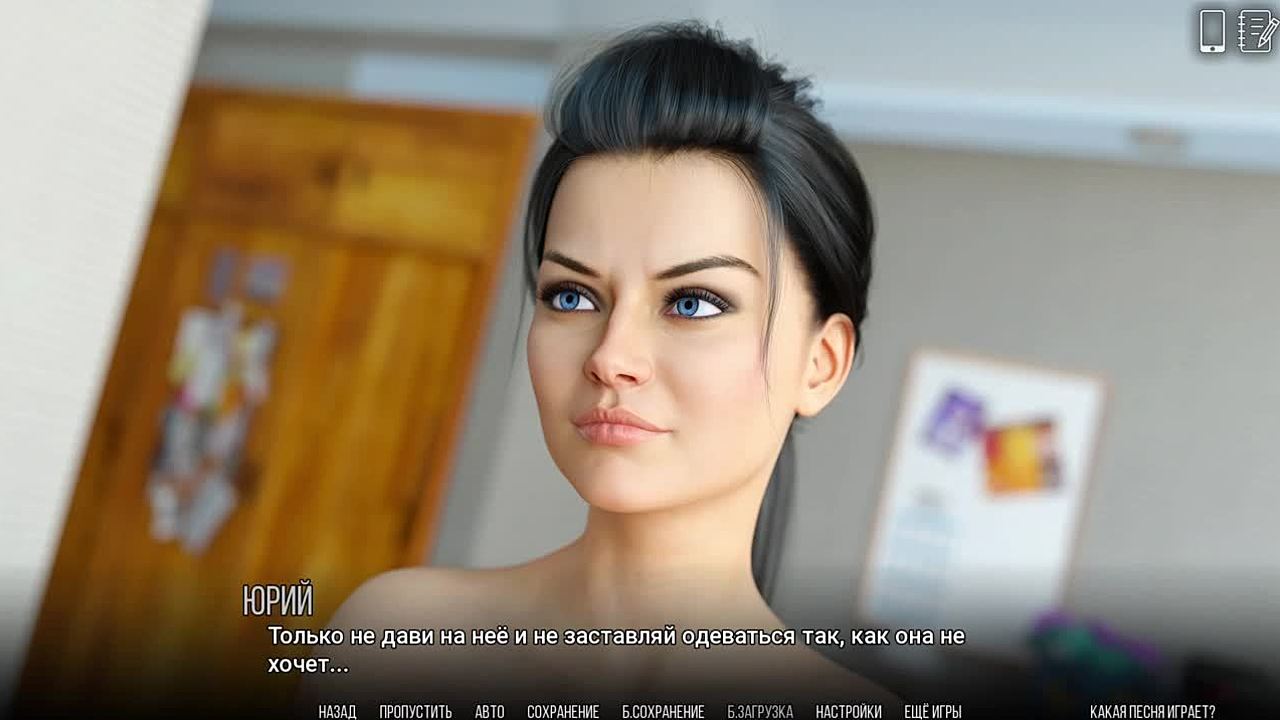Open the СОХРАНЕНИЕ save menu

pos(563,712)
